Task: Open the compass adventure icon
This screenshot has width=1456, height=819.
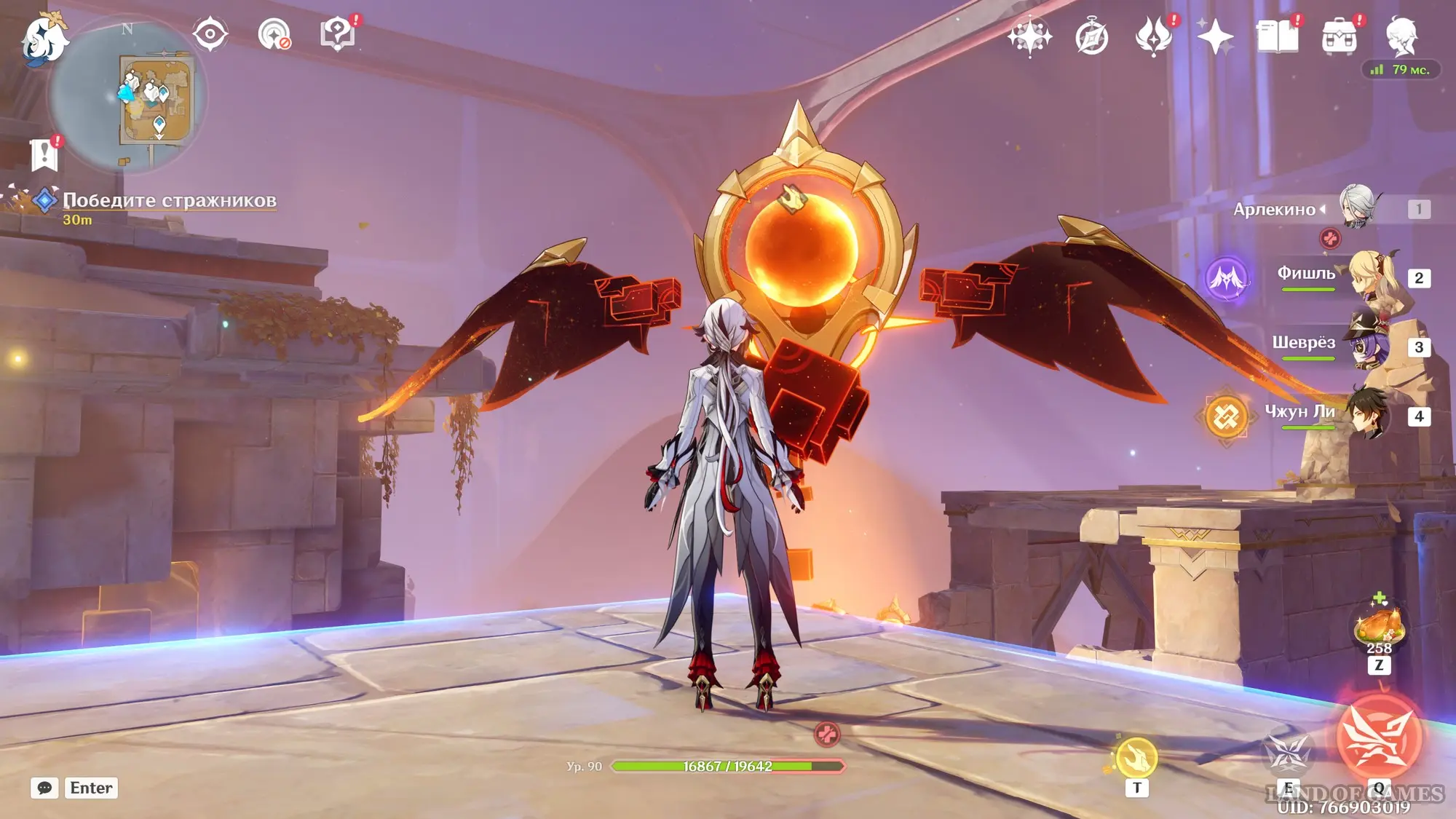Action: pos(1091,37)
